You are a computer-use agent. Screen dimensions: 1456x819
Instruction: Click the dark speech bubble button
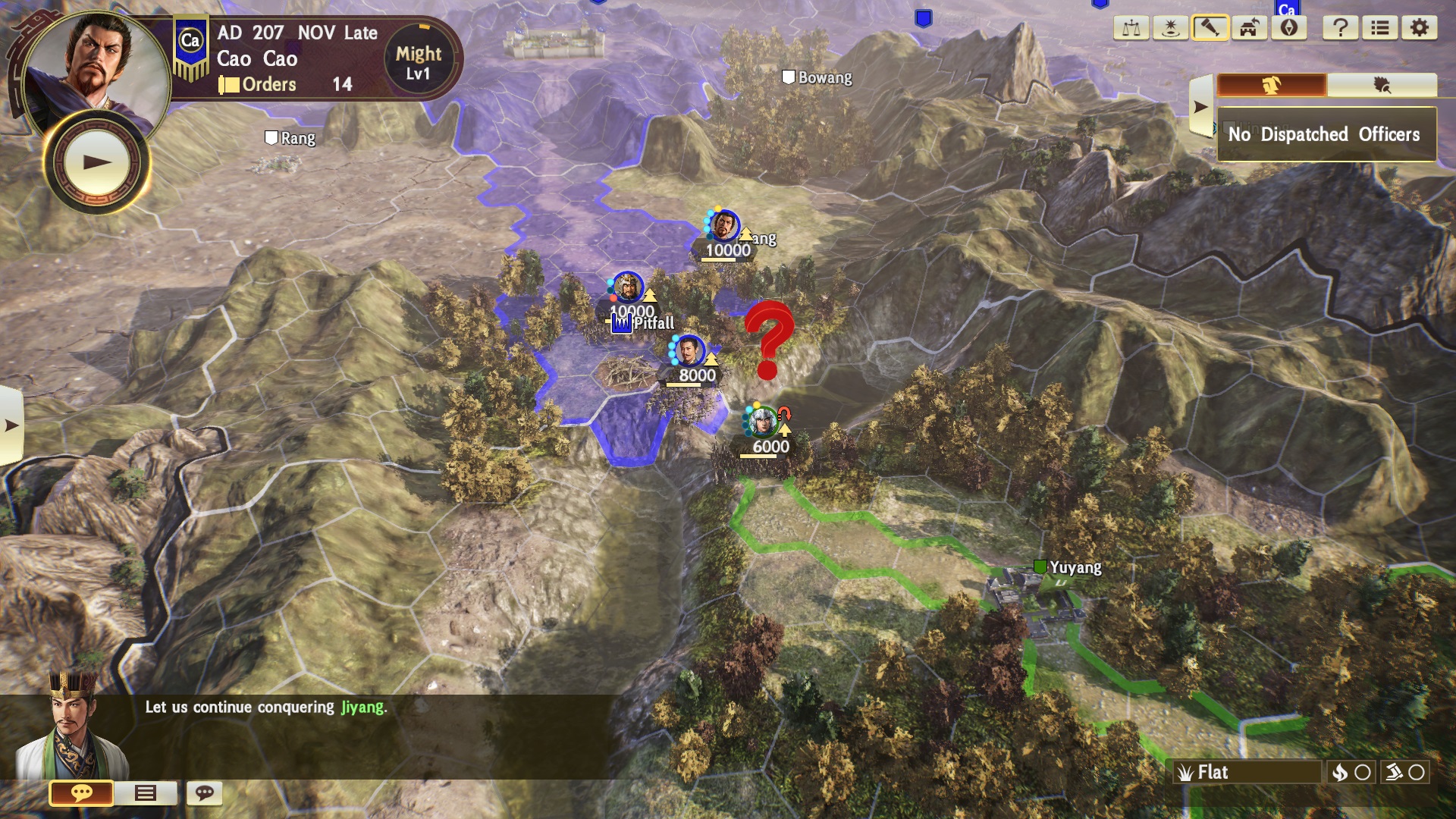pyautogui.click(x=205, y=793)
